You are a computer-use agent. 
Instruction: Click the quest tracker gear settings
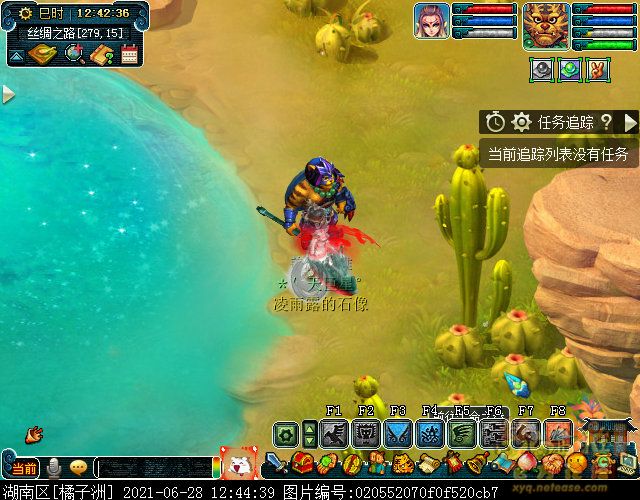coord(521,122)
